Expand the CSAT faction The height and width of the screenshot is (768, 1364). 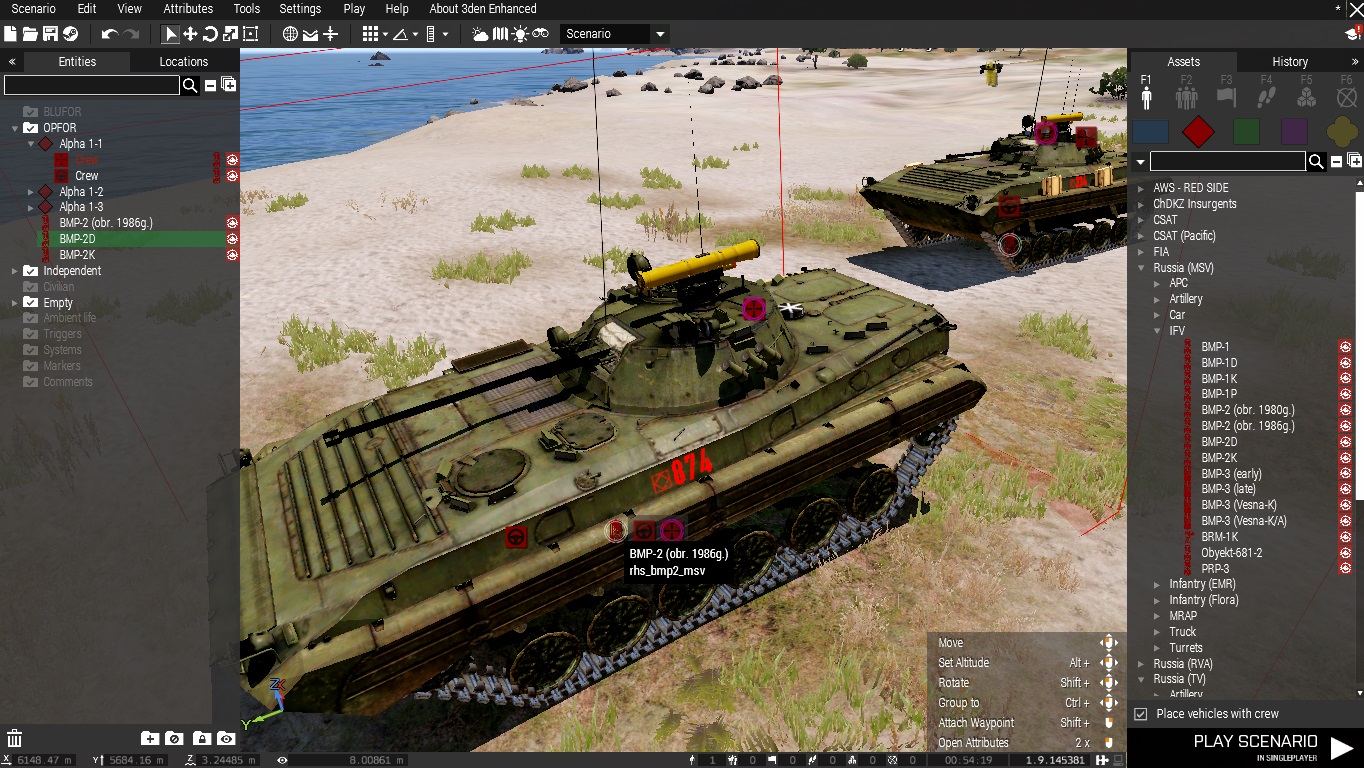click(x=1142, y=220)
